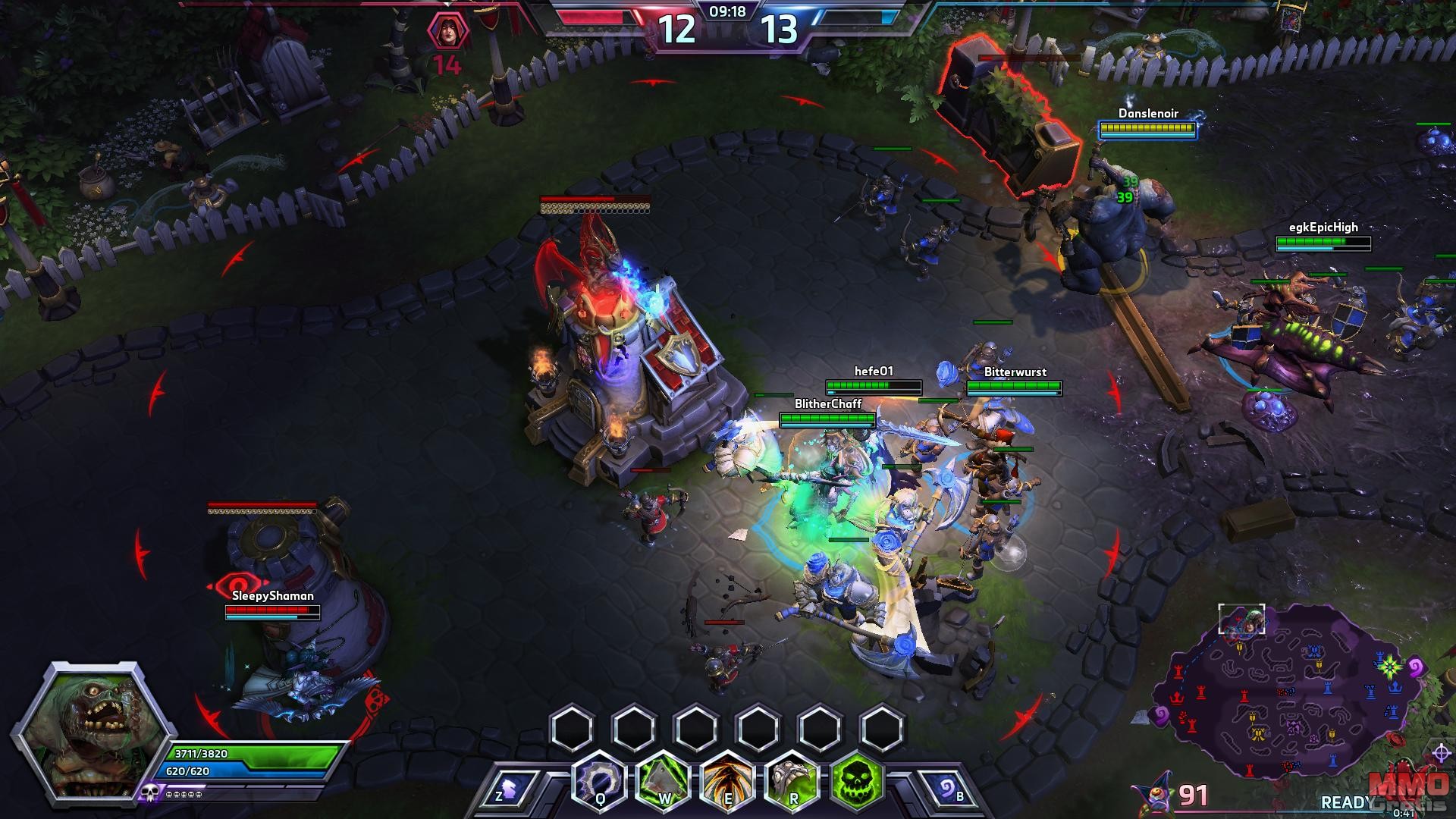Click the skull icon under the mana bar
The height and width of the screenshot is (819, 1456).
pyautogui.click(x=149, y=794)
